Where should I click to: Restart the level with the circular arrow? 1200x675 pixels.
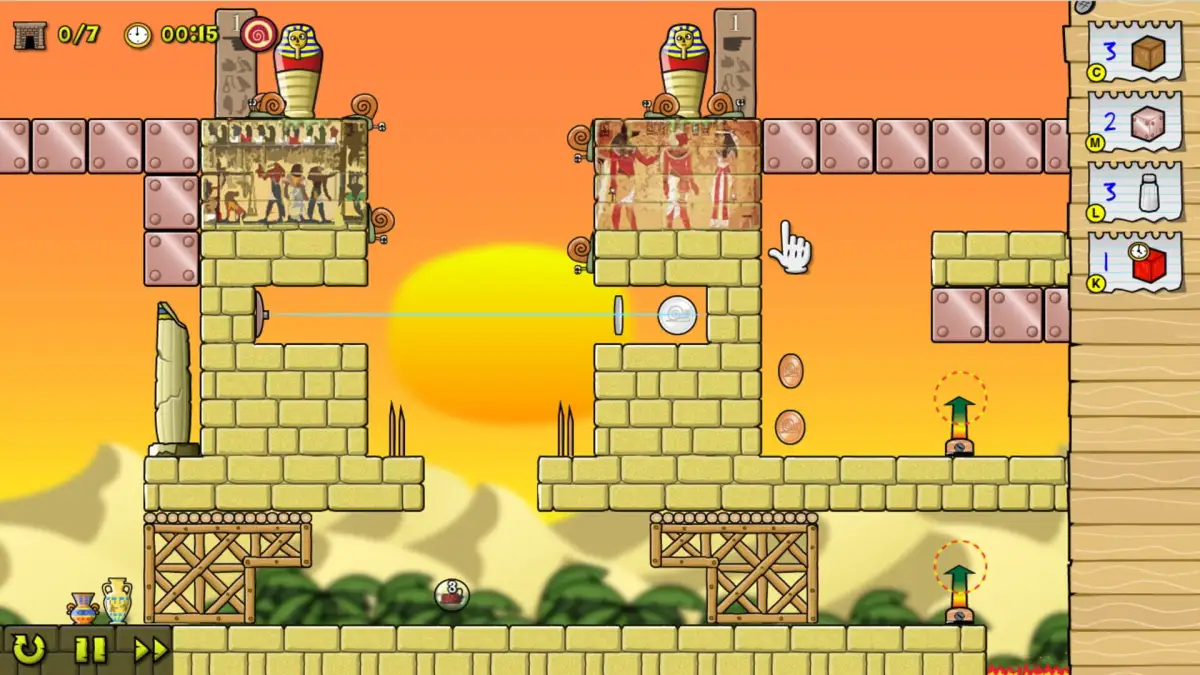[28, 650]
